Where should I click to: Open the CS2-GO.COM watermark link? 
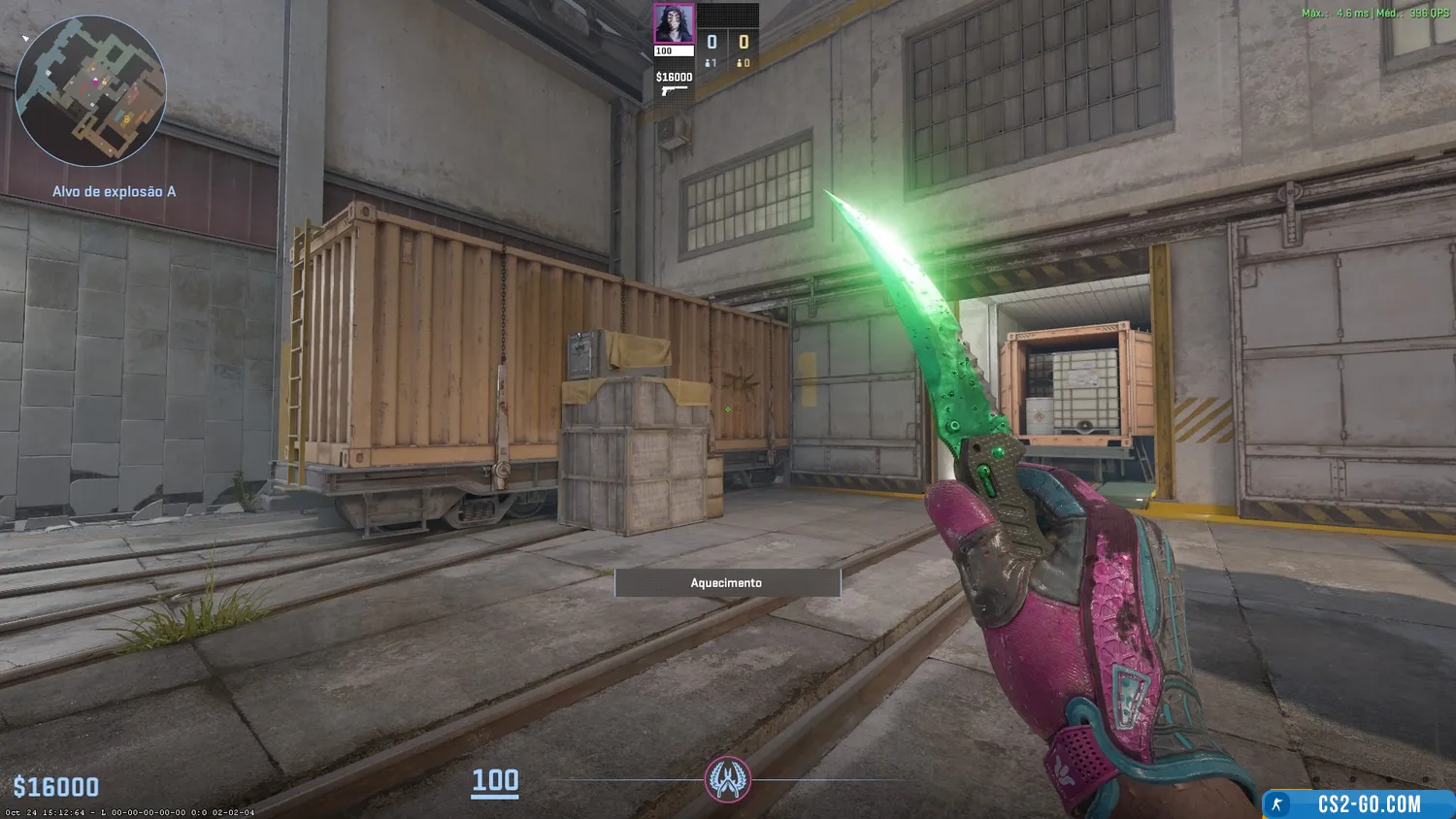coord(1358,803)
